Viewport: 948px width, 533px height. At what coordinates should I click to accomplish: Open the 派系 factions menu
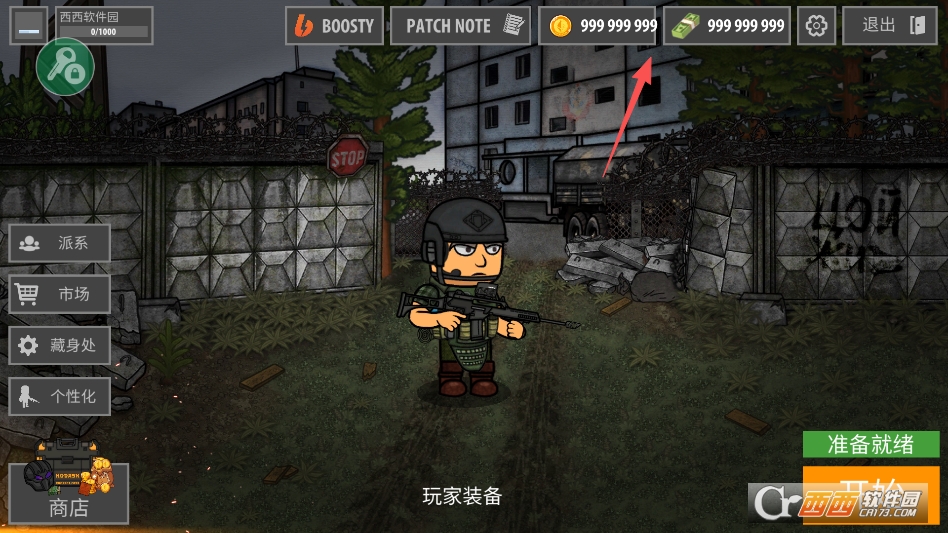click(60, 243)
